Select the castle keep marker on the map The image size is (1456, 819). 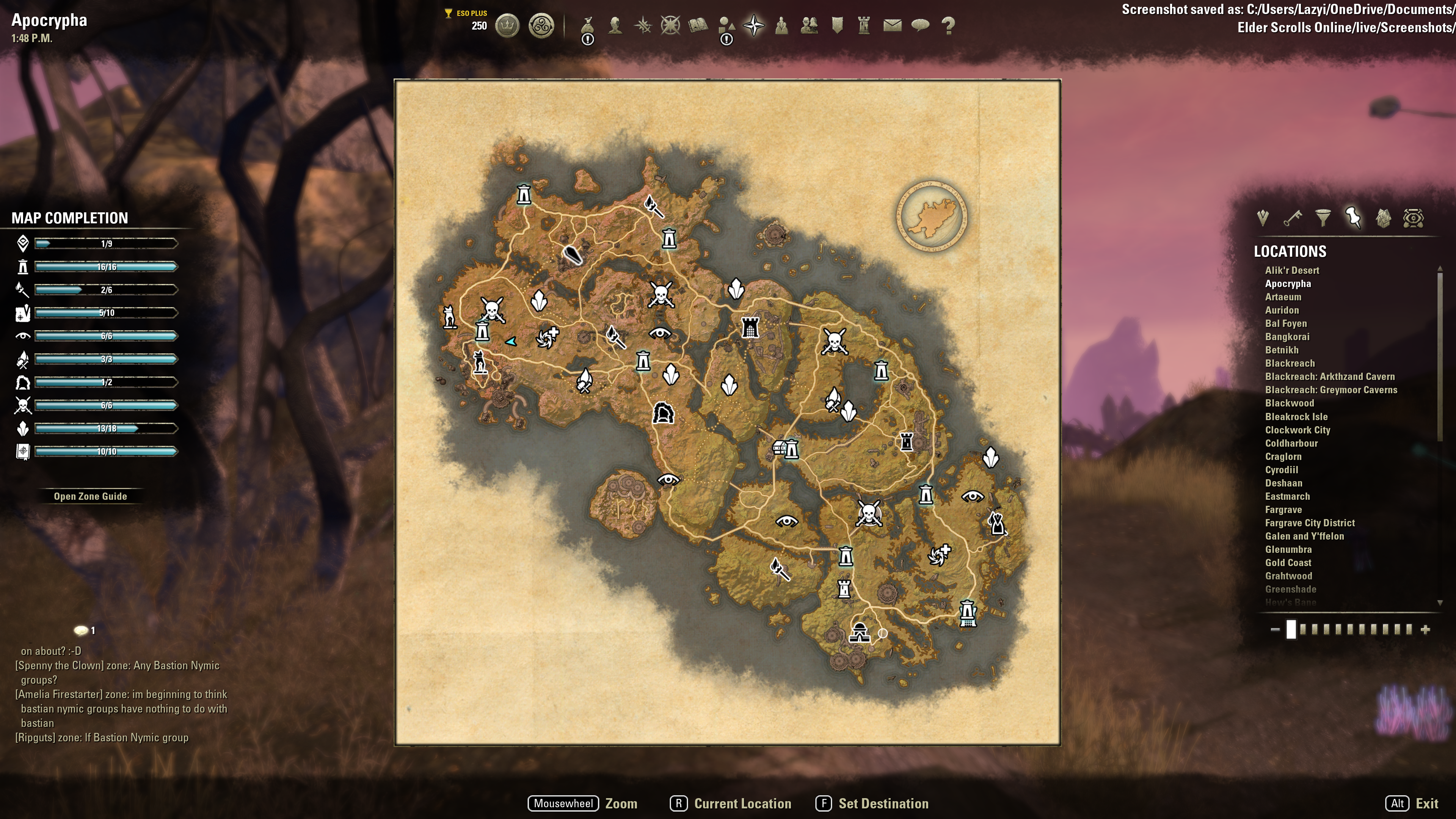click(750, 327)
